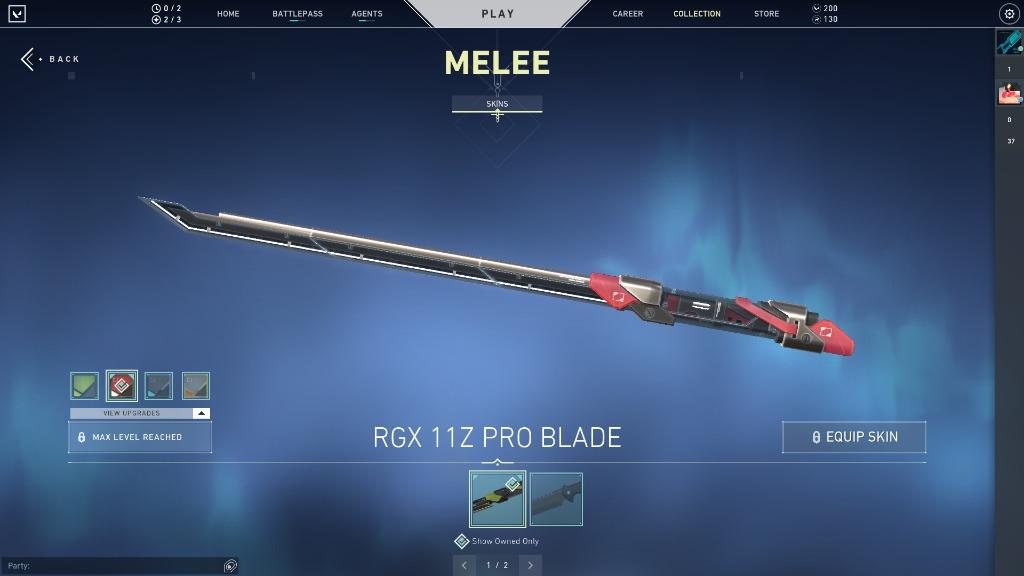This screenshot has height=576, width=1024.
Task: Open the Agents tab
Action: click(x=367, y=14)
